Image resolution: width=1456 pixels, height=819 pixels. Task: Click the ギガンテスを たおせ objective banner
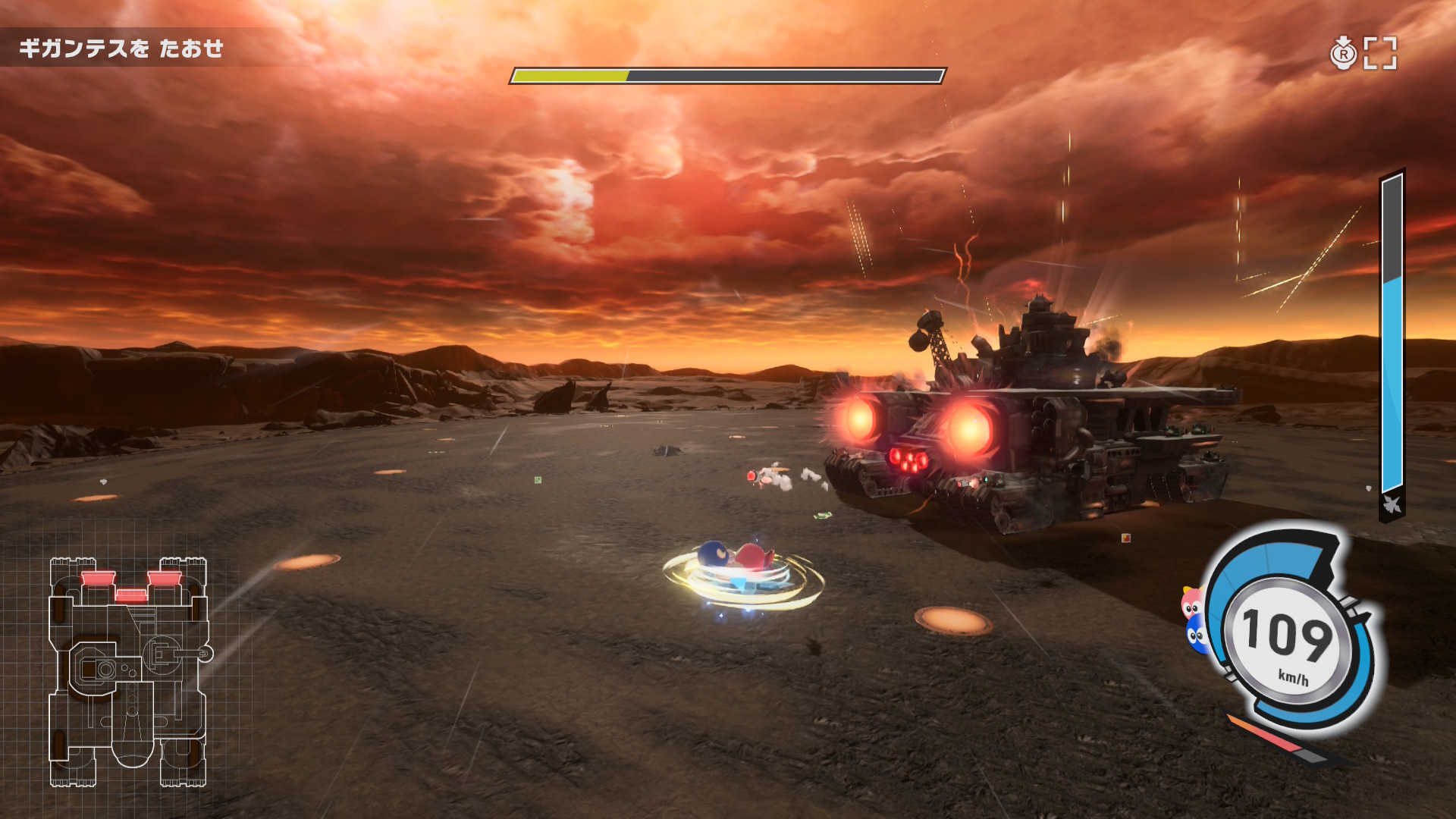(121, 49)
